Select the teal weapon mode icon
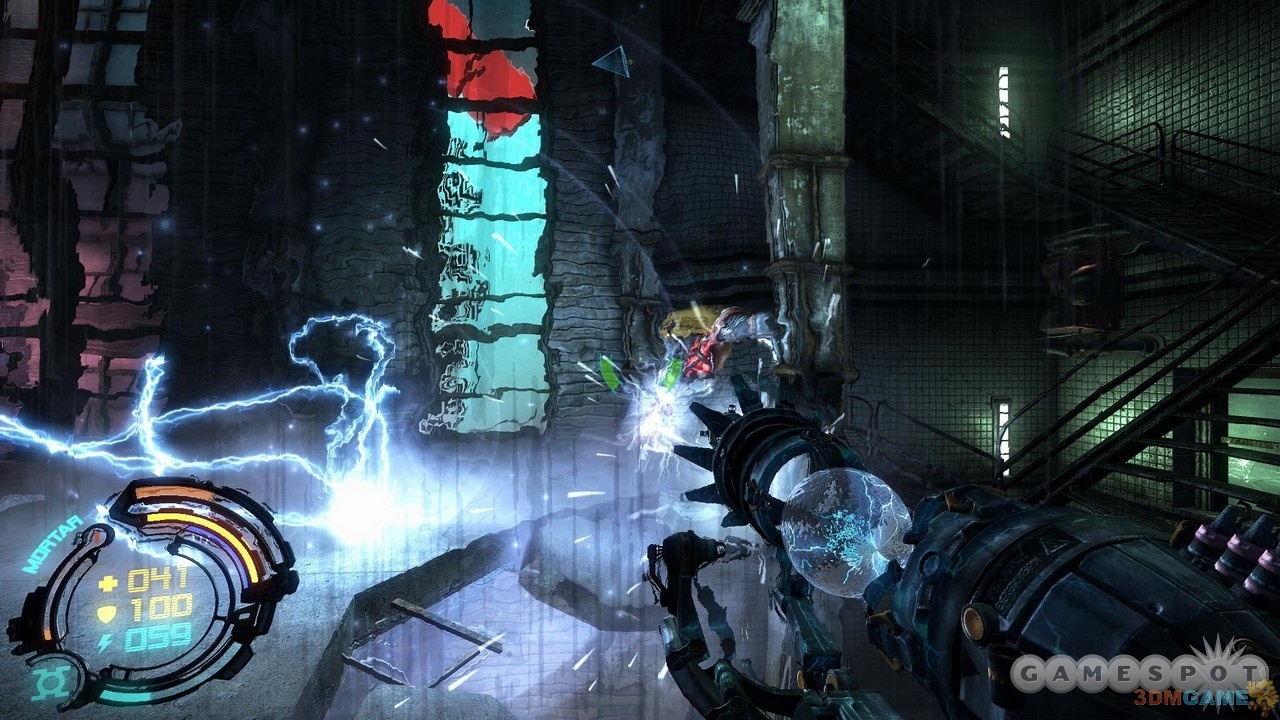The width and height of the screenshot is (1280, 720). [47, 683]
